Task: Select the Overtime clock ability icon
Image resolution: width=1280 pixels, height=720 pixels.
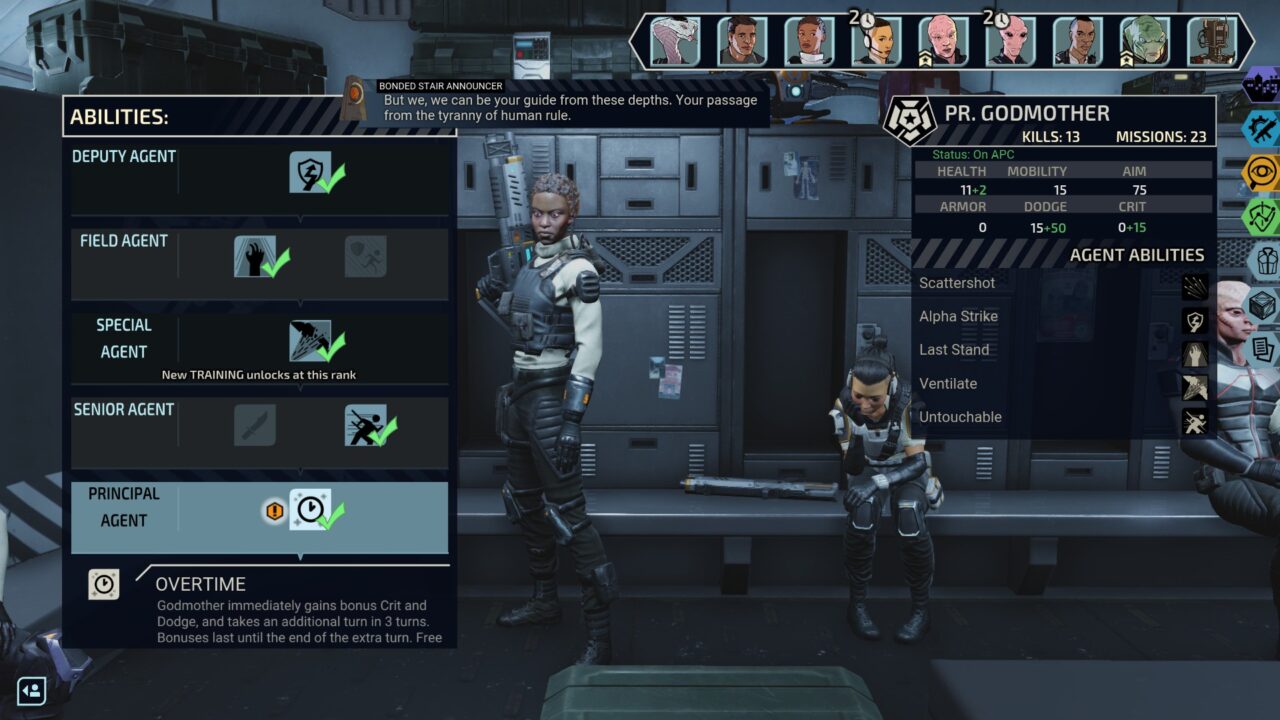Action: click(x=310, y=509)
